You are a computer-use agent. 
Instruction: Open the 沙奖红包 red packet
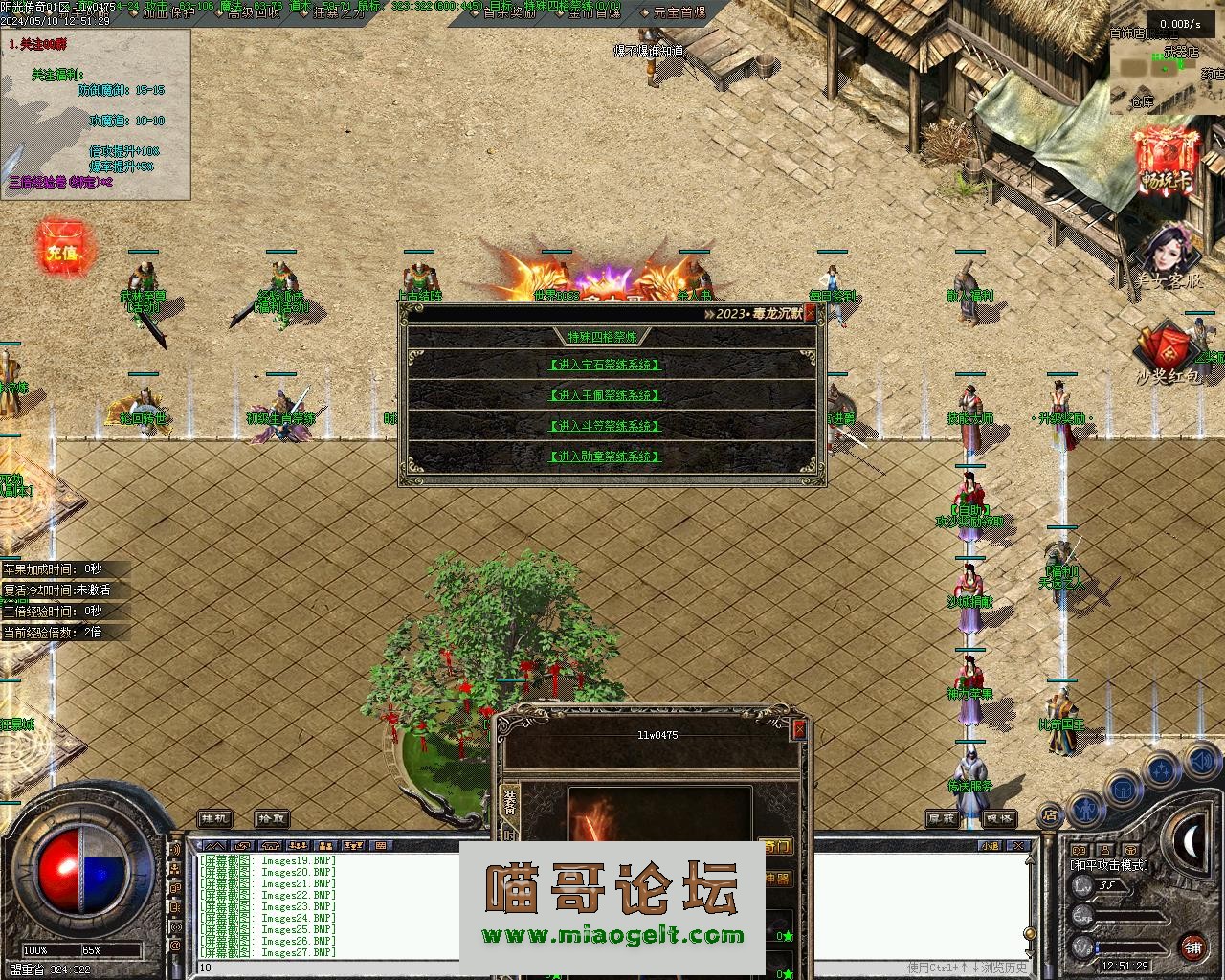click(x=1167, y=356)
